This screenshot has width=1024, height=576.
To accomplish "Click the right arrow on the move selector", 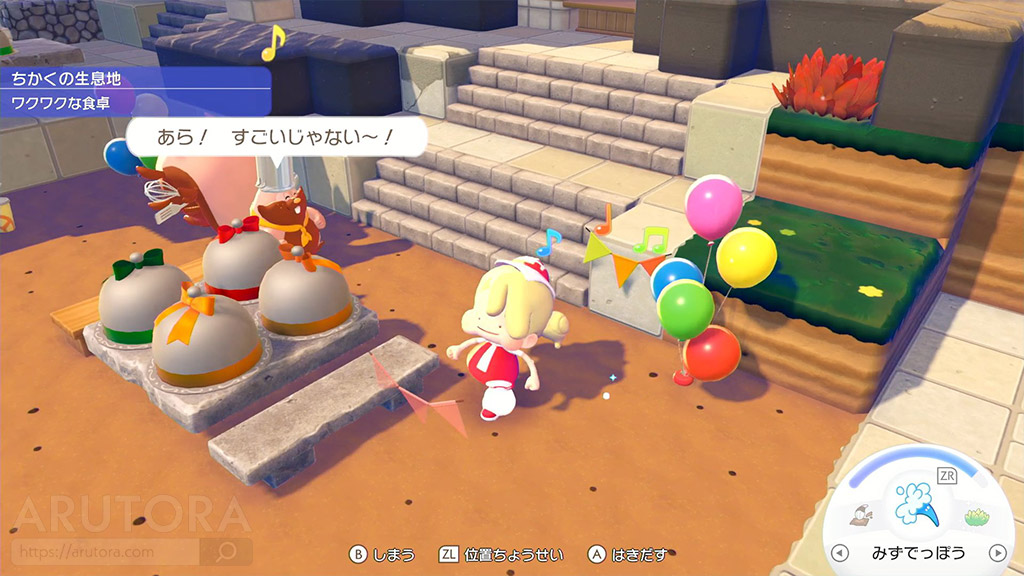I will [x=996, y=552].
